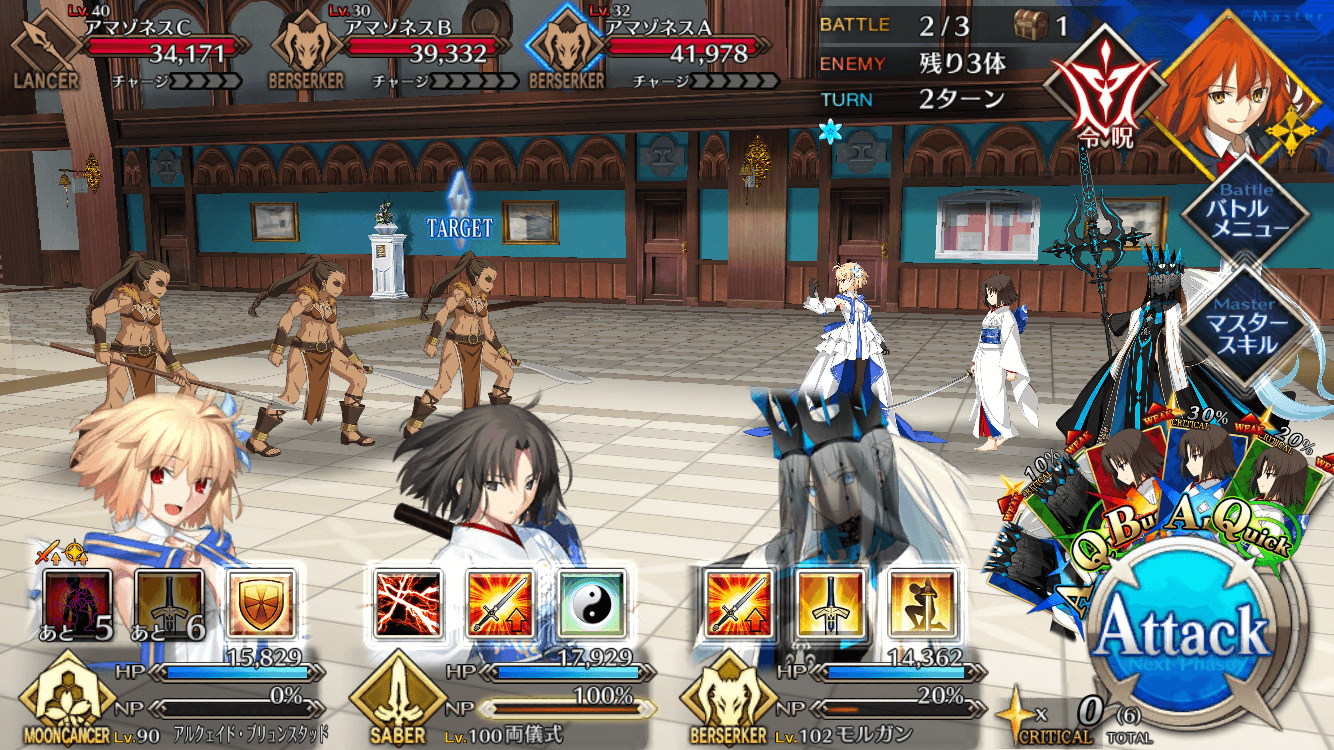Activate Morgan's sword attack-up skill

pos(739,604)
